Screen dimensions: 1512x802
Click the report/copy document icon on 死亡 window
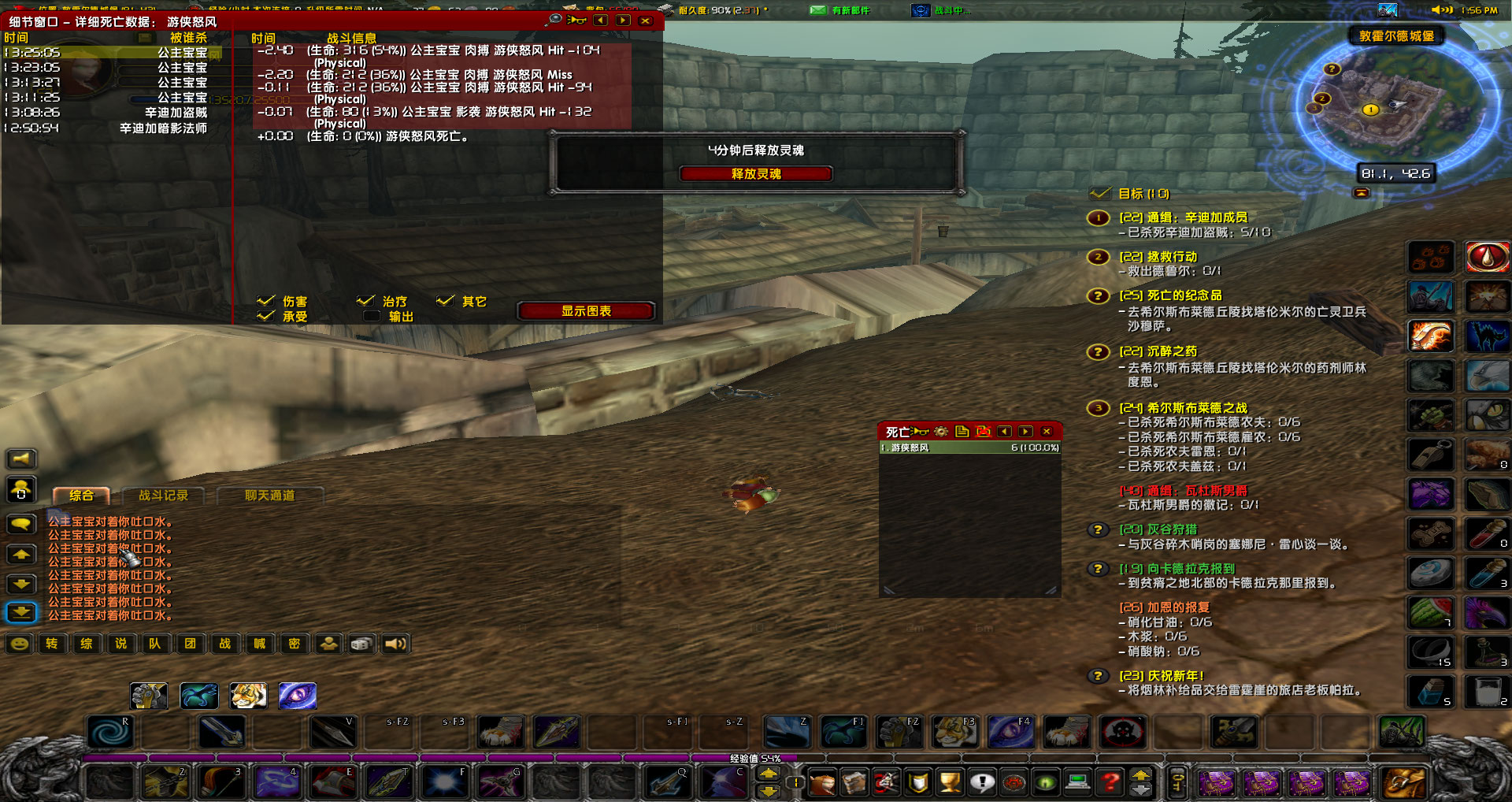(x=962, y=431)
